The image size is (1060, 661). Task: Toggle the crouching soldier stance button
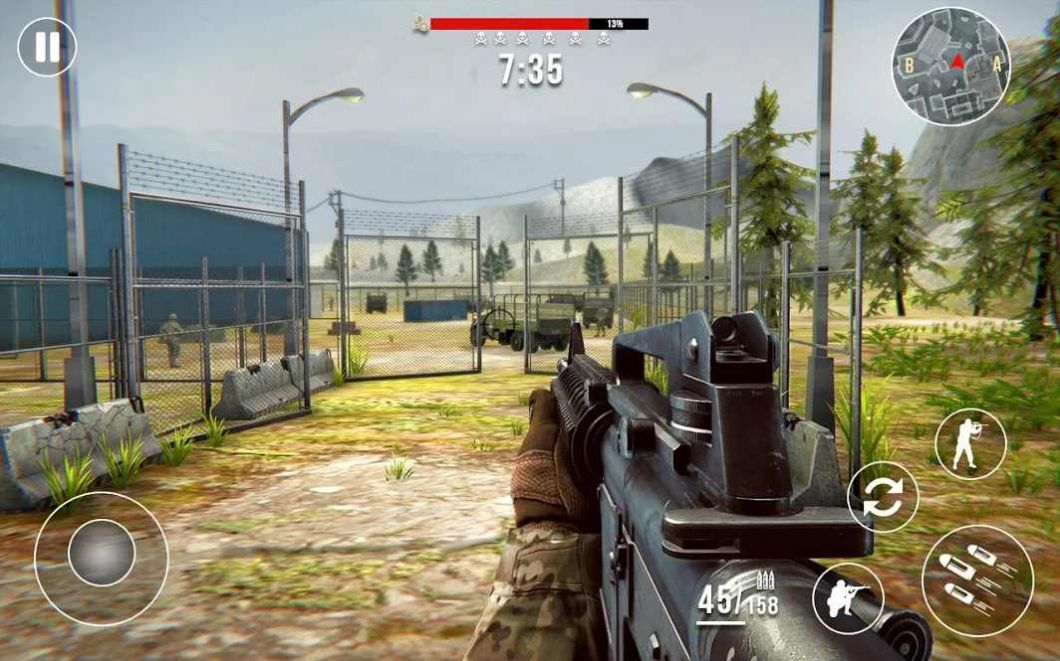848,599
